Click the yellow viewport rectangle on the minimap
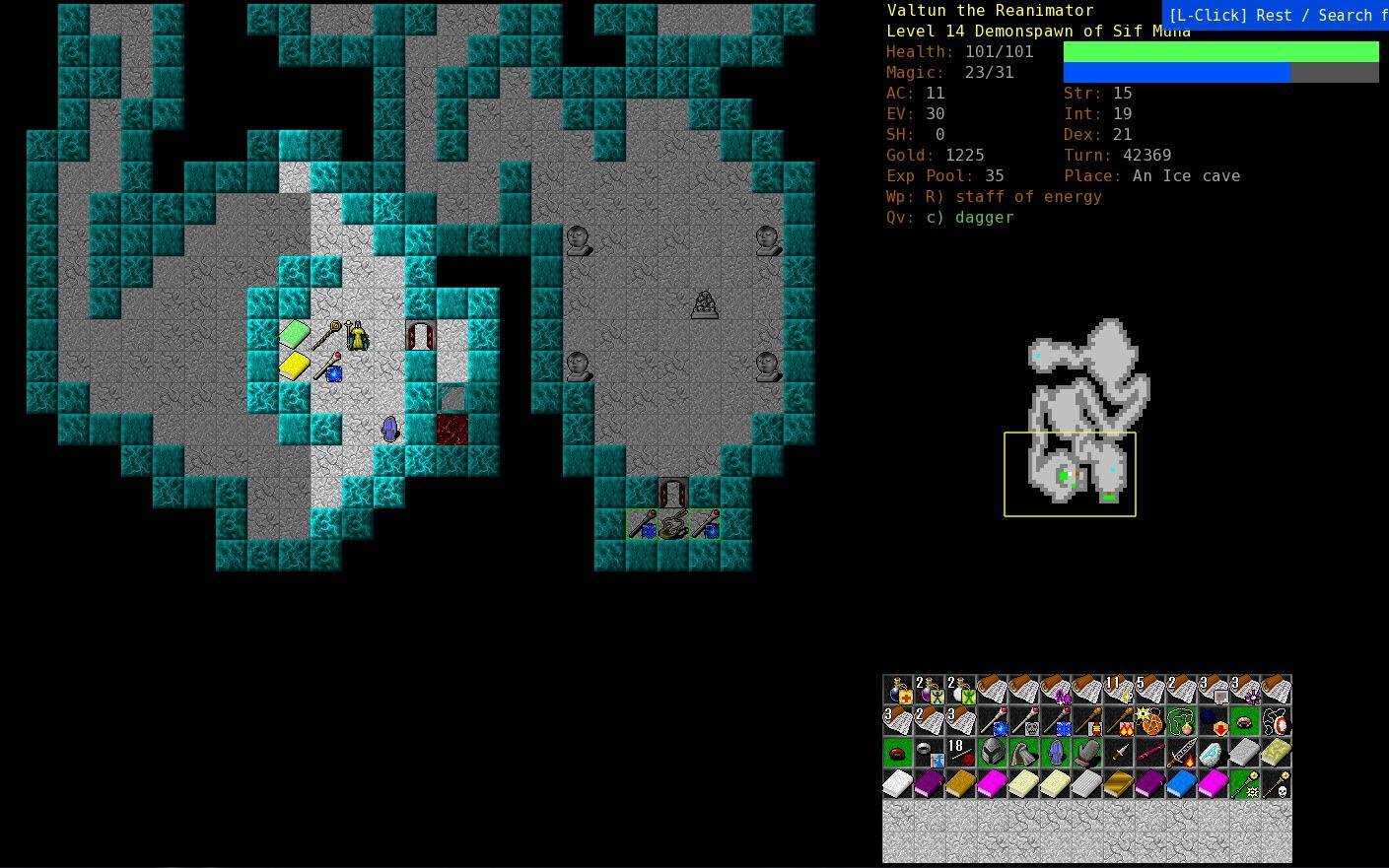Screen dimensions: 1389x868 tap(1070, 473)
